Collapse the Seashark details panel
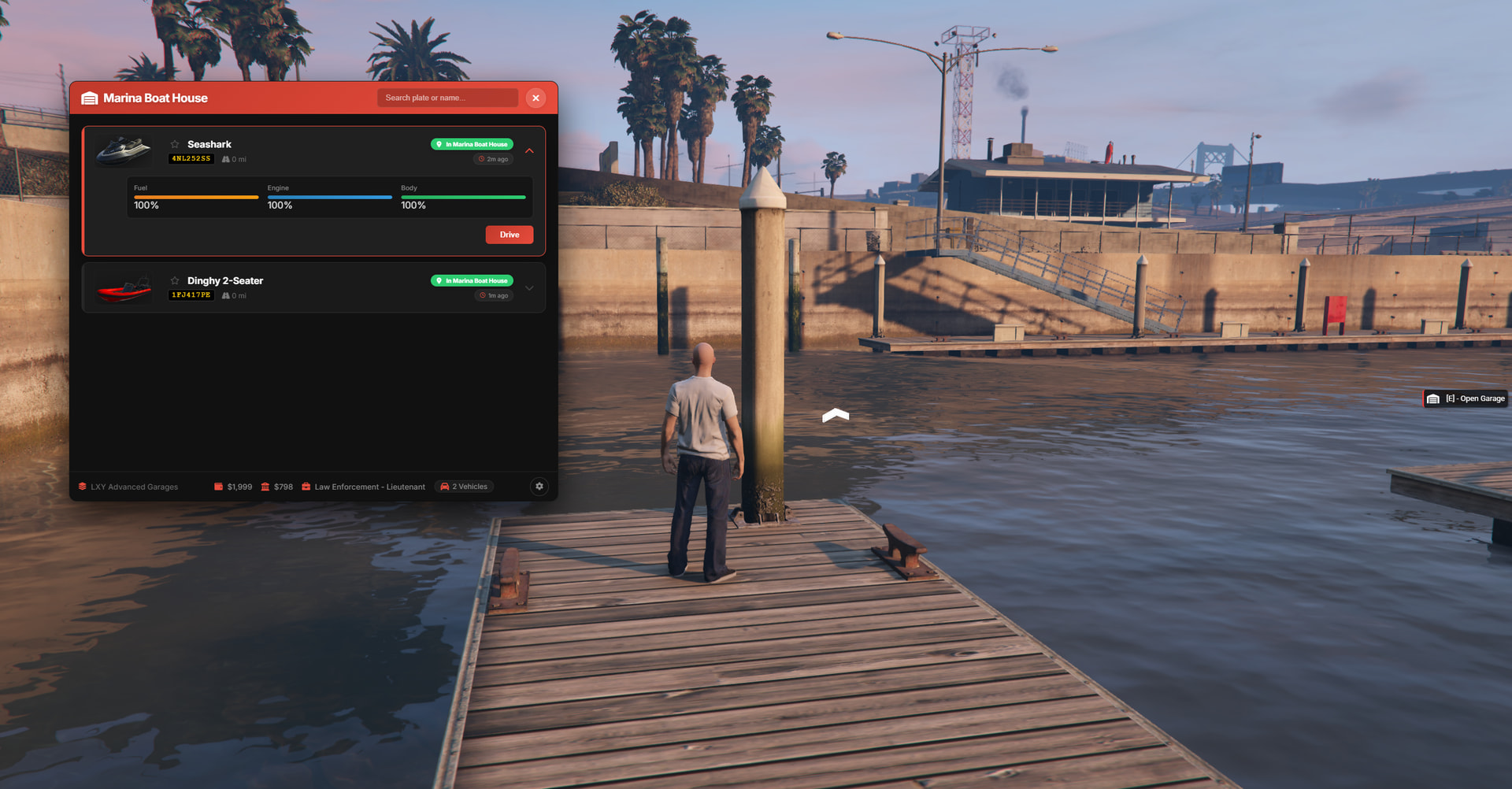 point(529,151)
